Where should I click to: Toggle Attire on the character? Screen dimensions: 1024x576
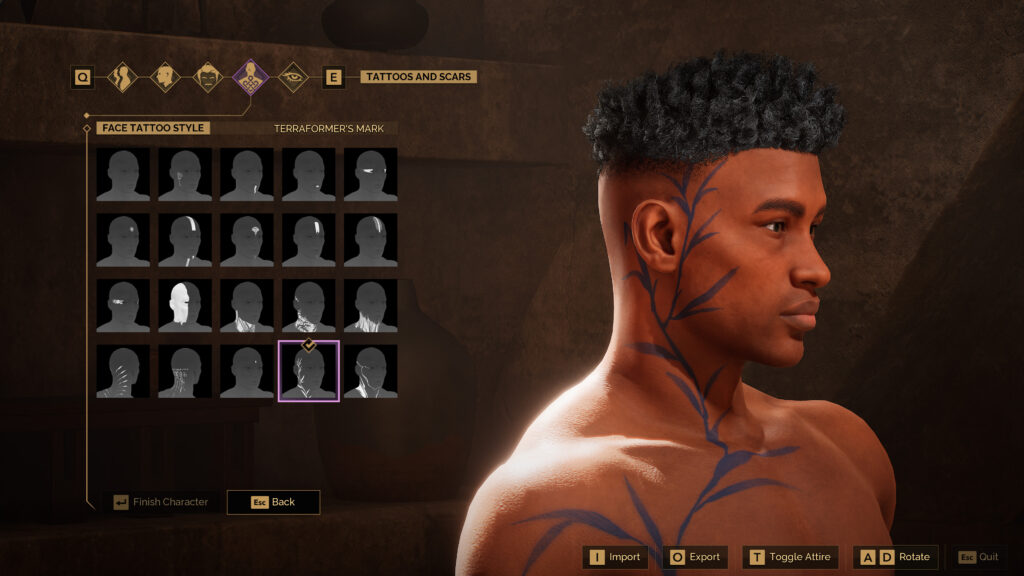[x=790, y=557]
